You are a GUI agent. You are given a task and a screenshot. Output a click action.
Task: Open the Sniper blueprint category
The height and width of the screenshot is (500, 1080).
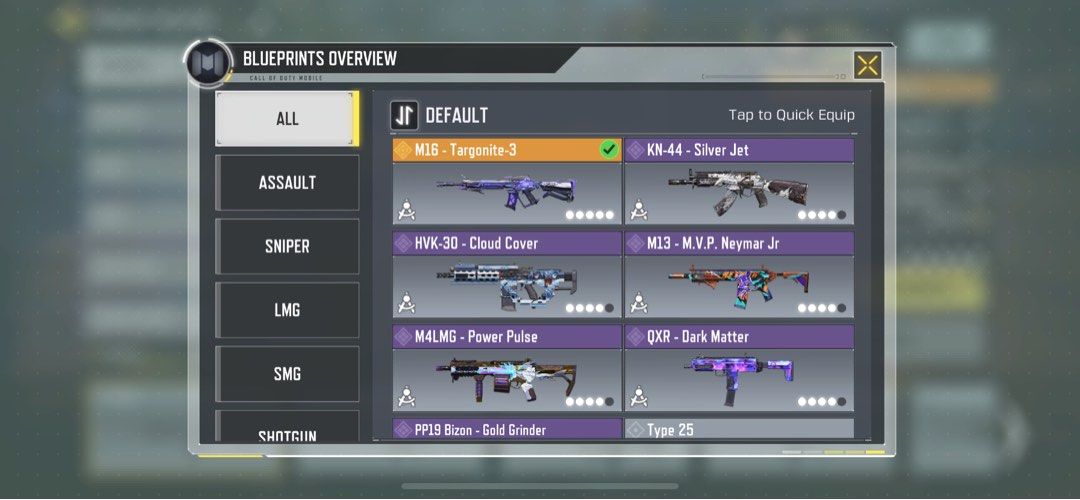pos(287,247)
